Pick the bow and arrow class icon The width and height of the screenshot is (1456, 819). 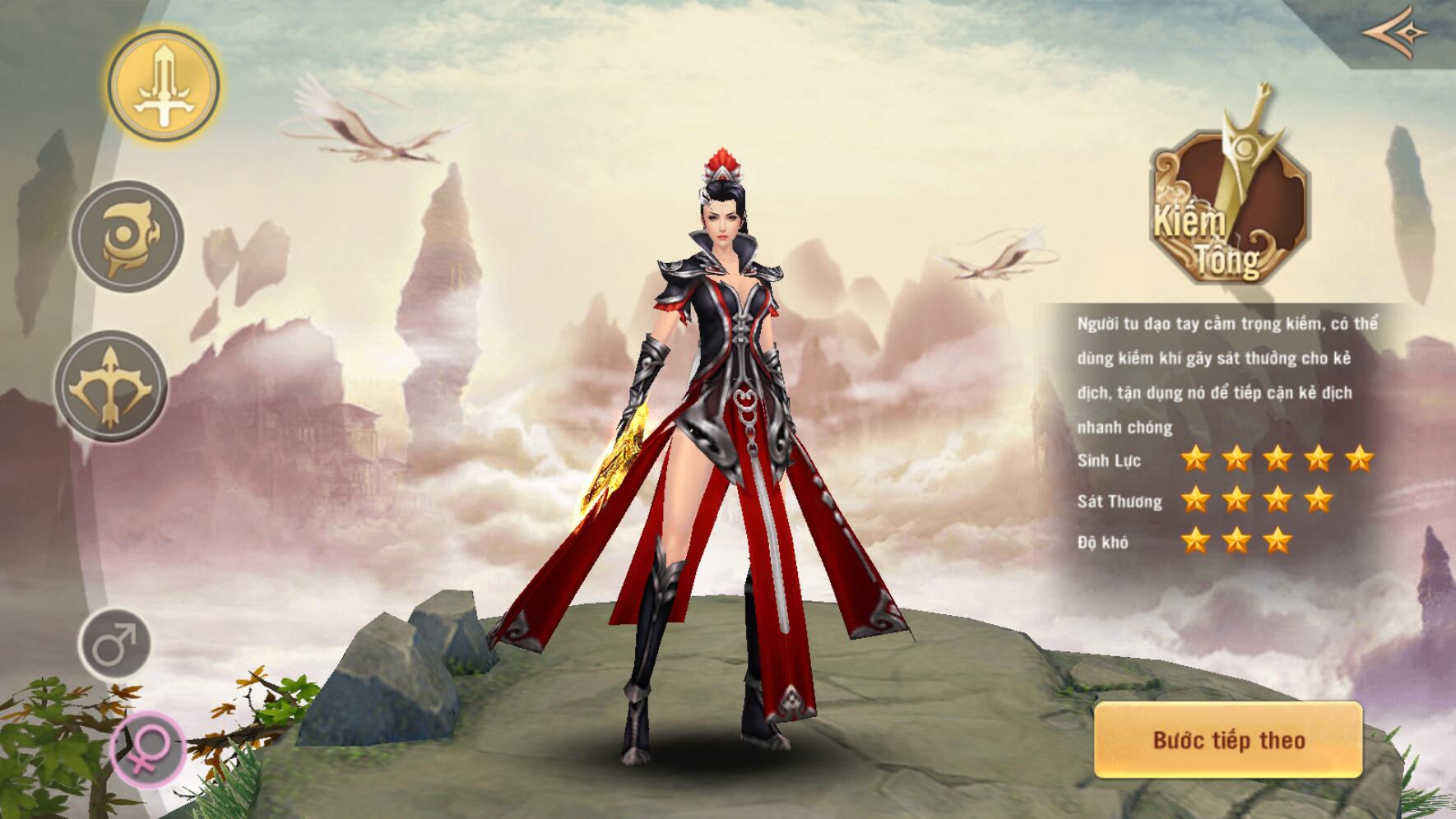(x=111, y=386)
